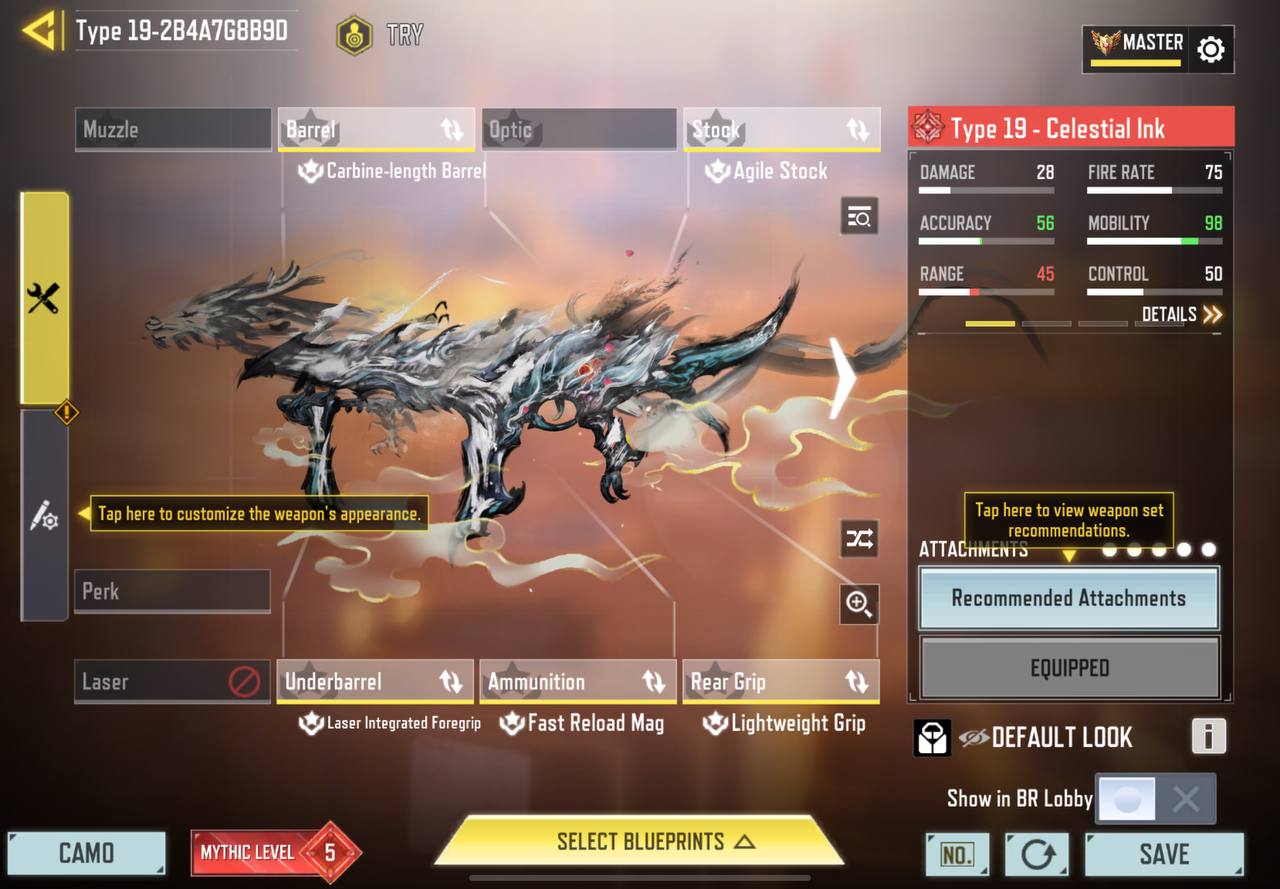This screenshot has height=889, width=1280.
Task: Toggle Show in BR Lobby
Action: [1155, 799]
